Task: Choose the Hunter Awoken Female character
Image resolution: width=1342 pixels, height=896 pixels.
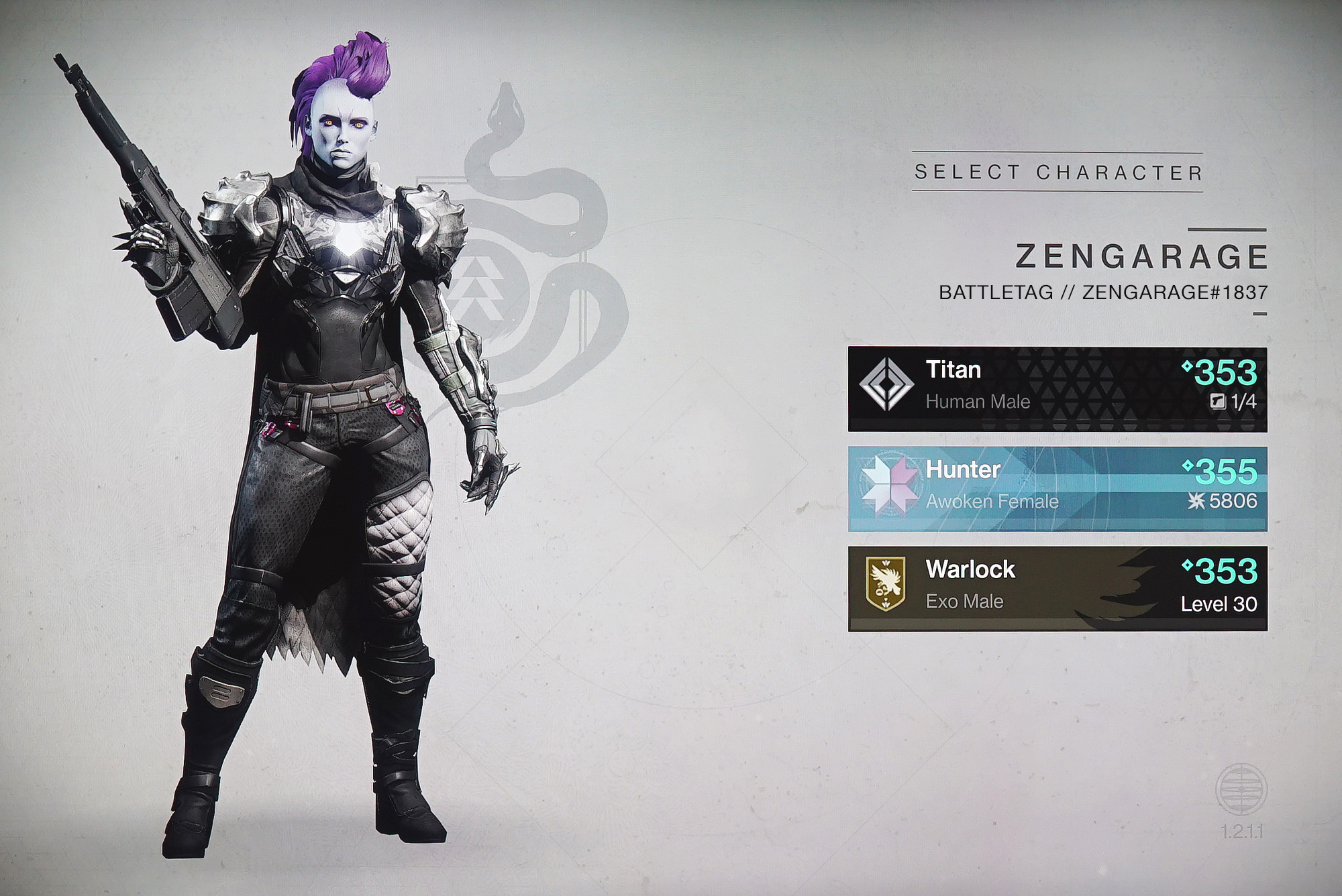Action: (x=1057, y=488)
